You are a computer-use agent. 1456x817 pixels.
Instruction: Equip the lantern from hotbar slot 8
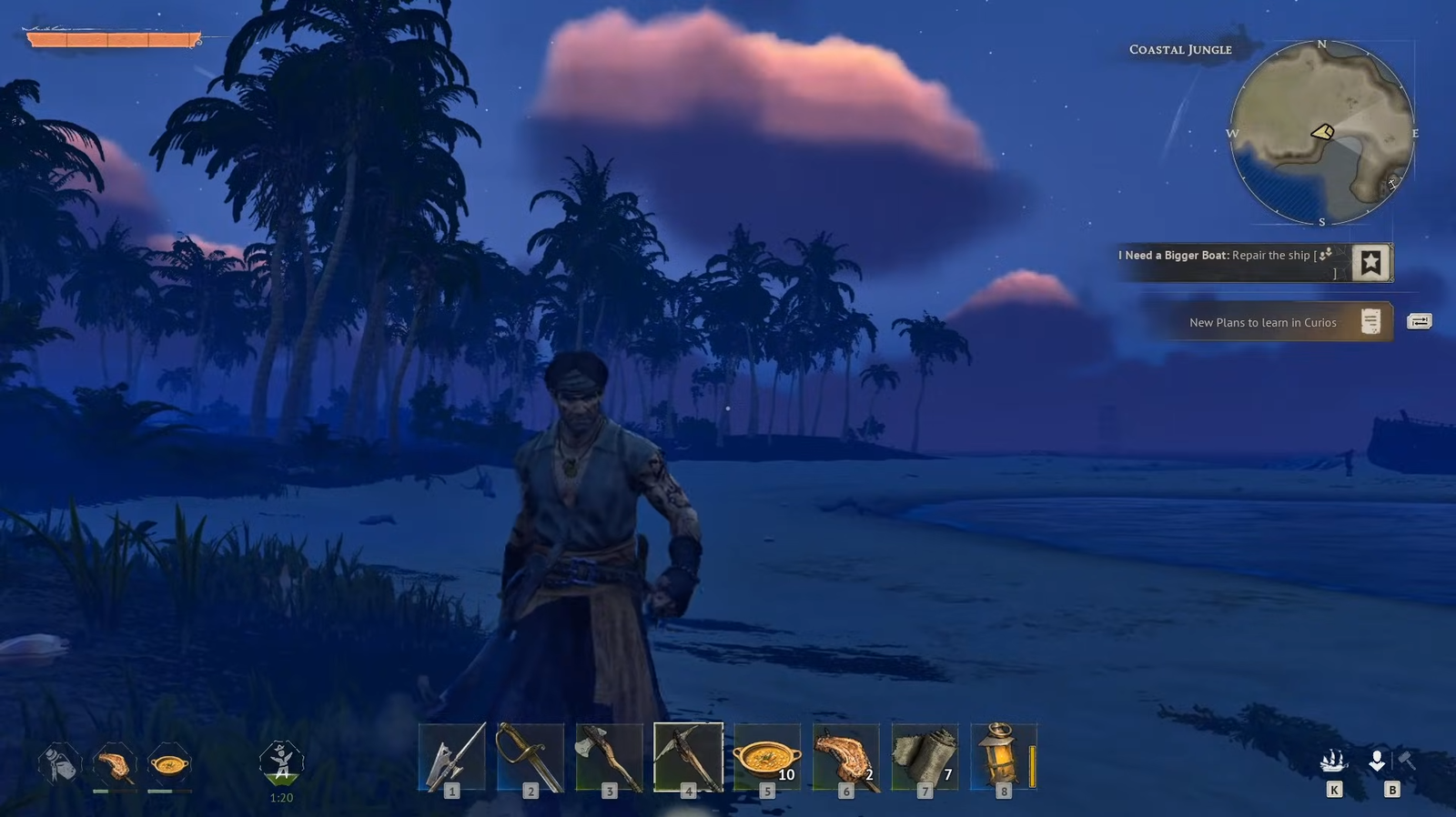[1003, 757]
